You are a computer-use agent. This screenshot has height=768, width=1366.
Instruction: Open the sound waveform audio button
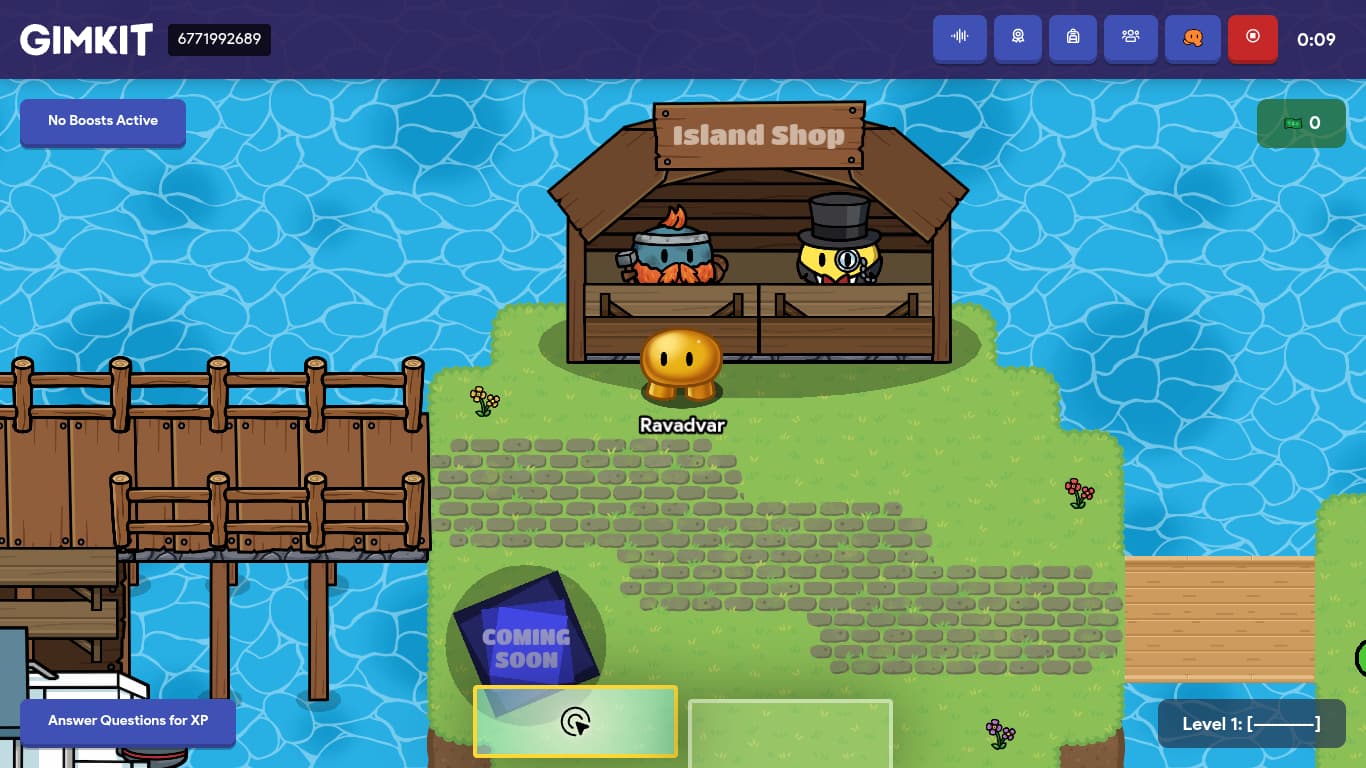[x=960, y=38]
